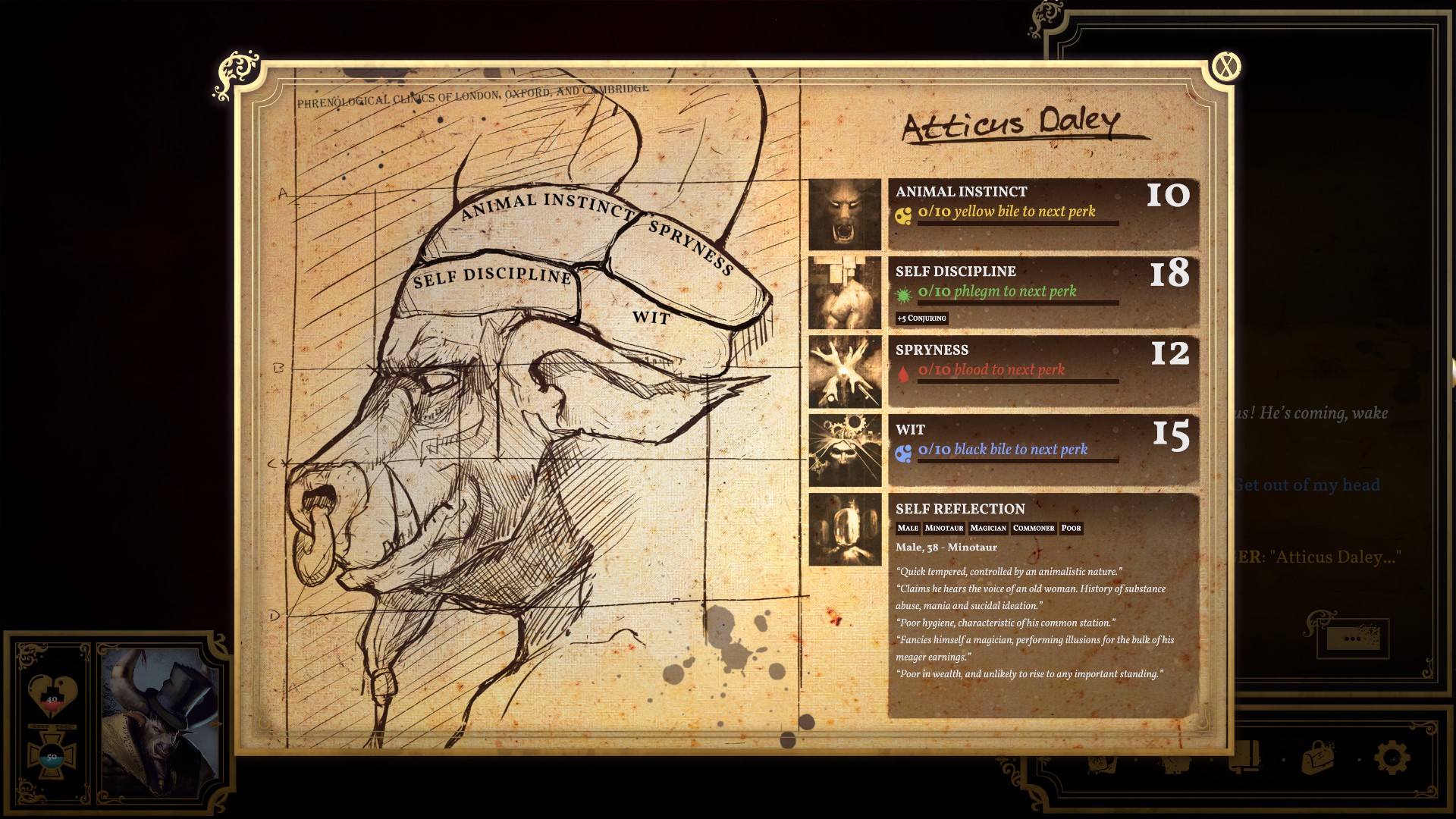Image resolution: width=1456 pixels, height=819 pixels.
Task: Click the minotaur character portrait
Action: (x=160, y=715)
